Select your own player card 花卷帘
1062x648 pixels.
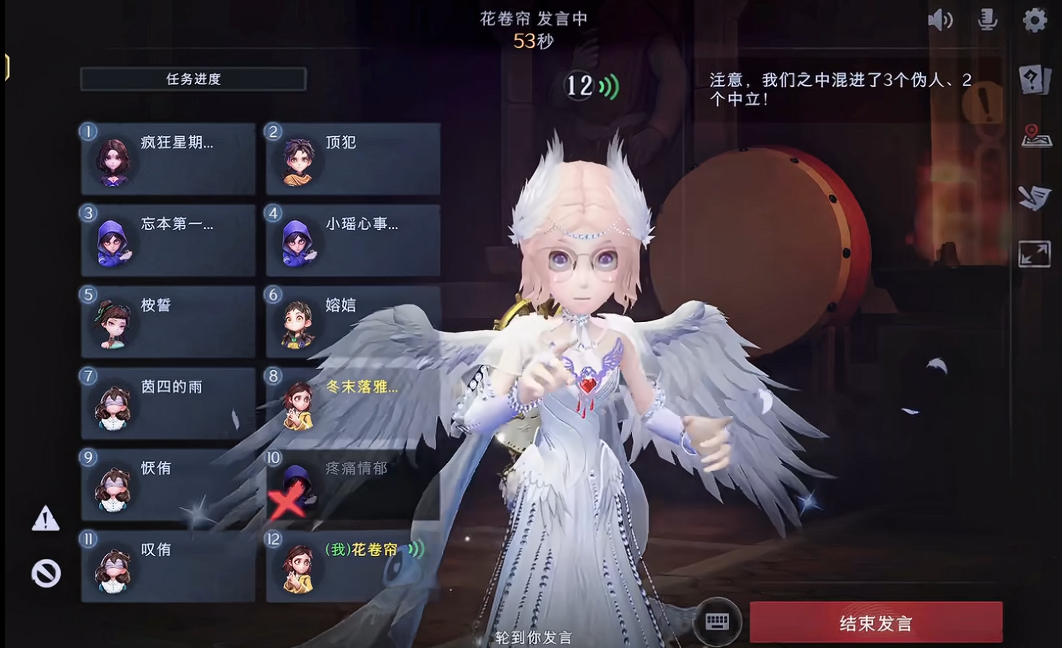(x=353, y=565)
